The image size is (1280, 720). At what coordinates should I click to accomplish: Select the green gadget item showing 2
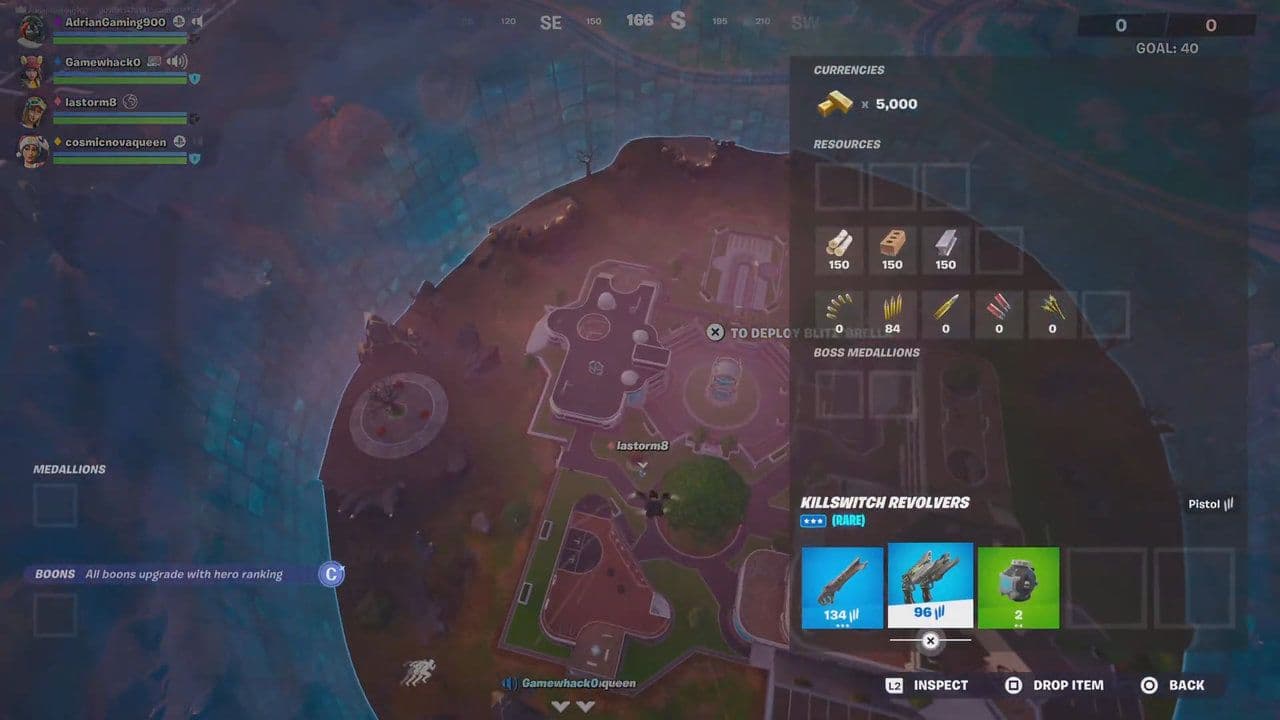pyautogui.click(x=1019, y=587)
